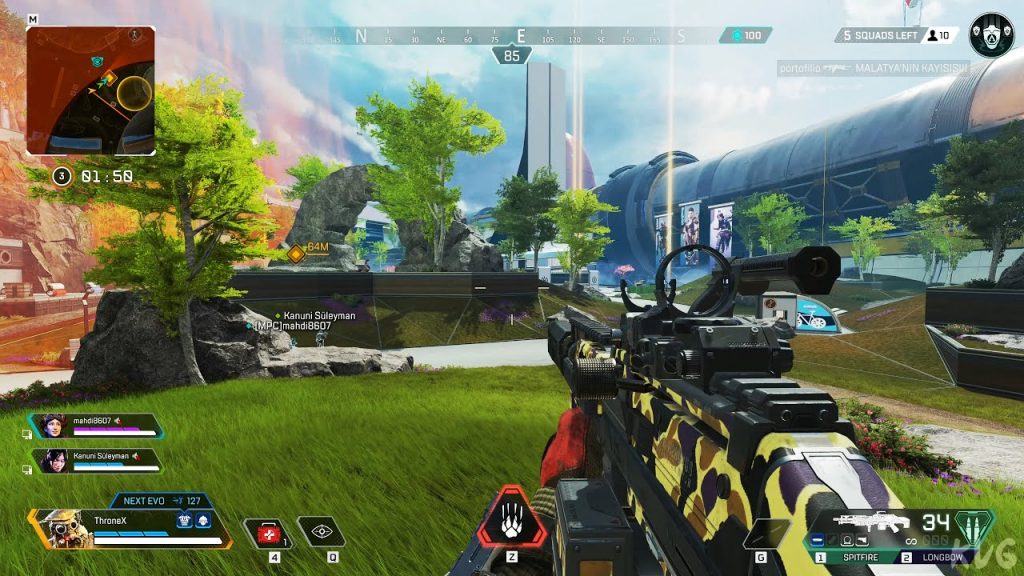Select teammate Kanuni Süleyman's portrait
The image size is (1024, 576).
coord(53,460)
